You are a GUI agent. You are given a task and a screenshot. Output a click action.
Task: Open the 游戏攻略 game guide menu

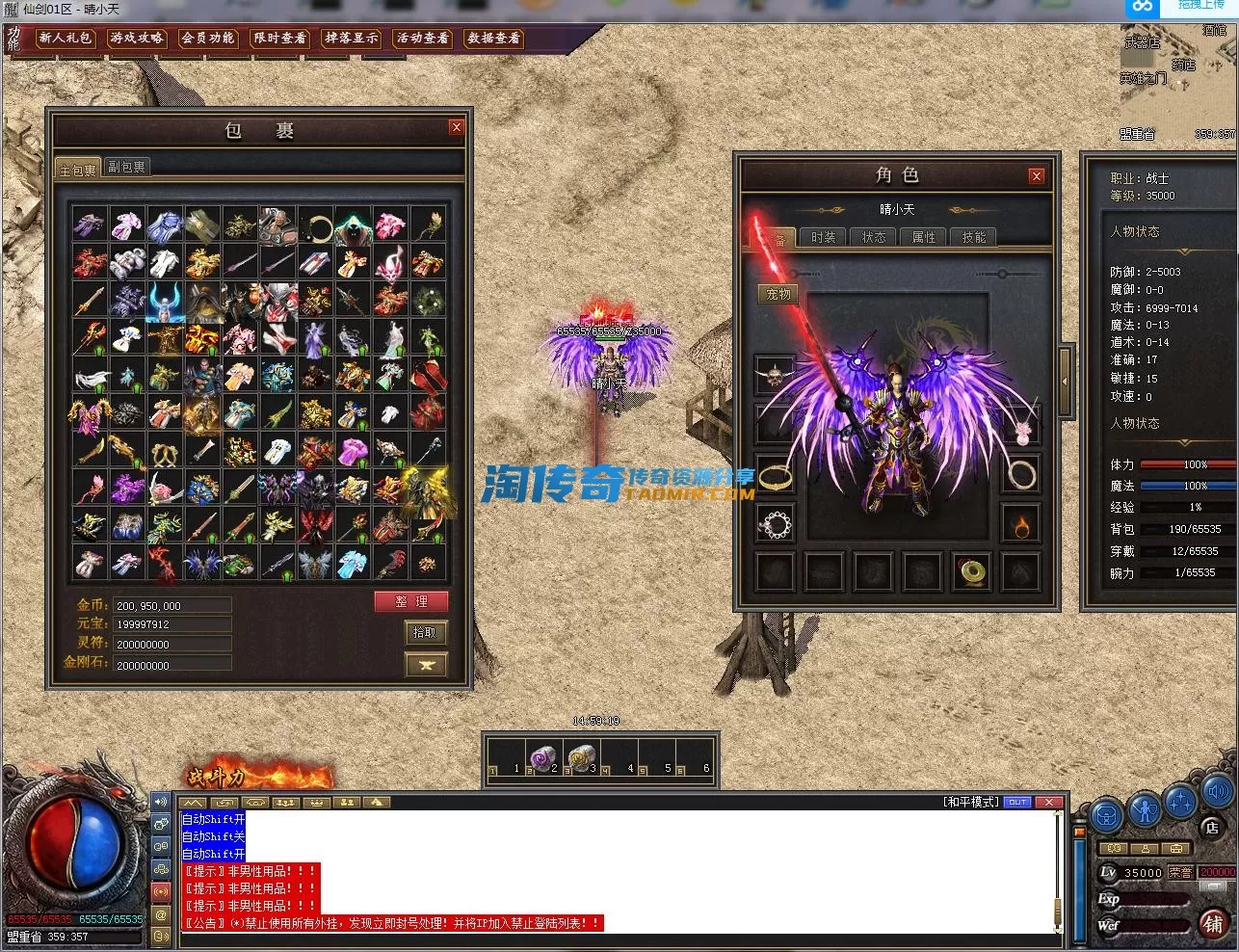tap(137, 39)
